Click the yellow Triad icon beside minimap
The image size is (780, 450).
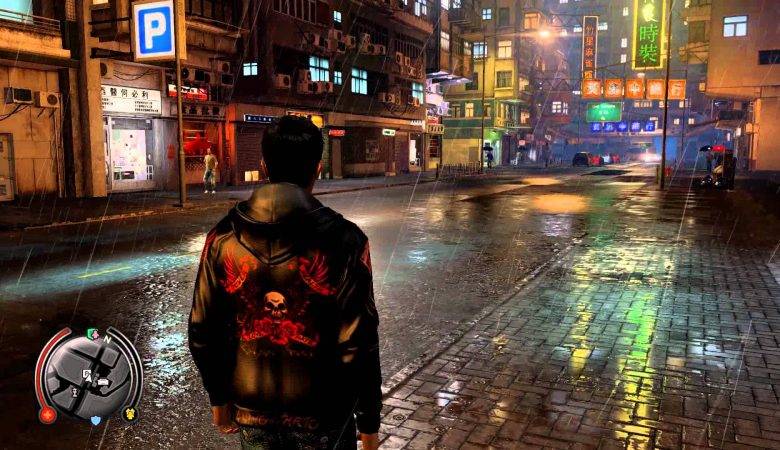tap(130, 413)
